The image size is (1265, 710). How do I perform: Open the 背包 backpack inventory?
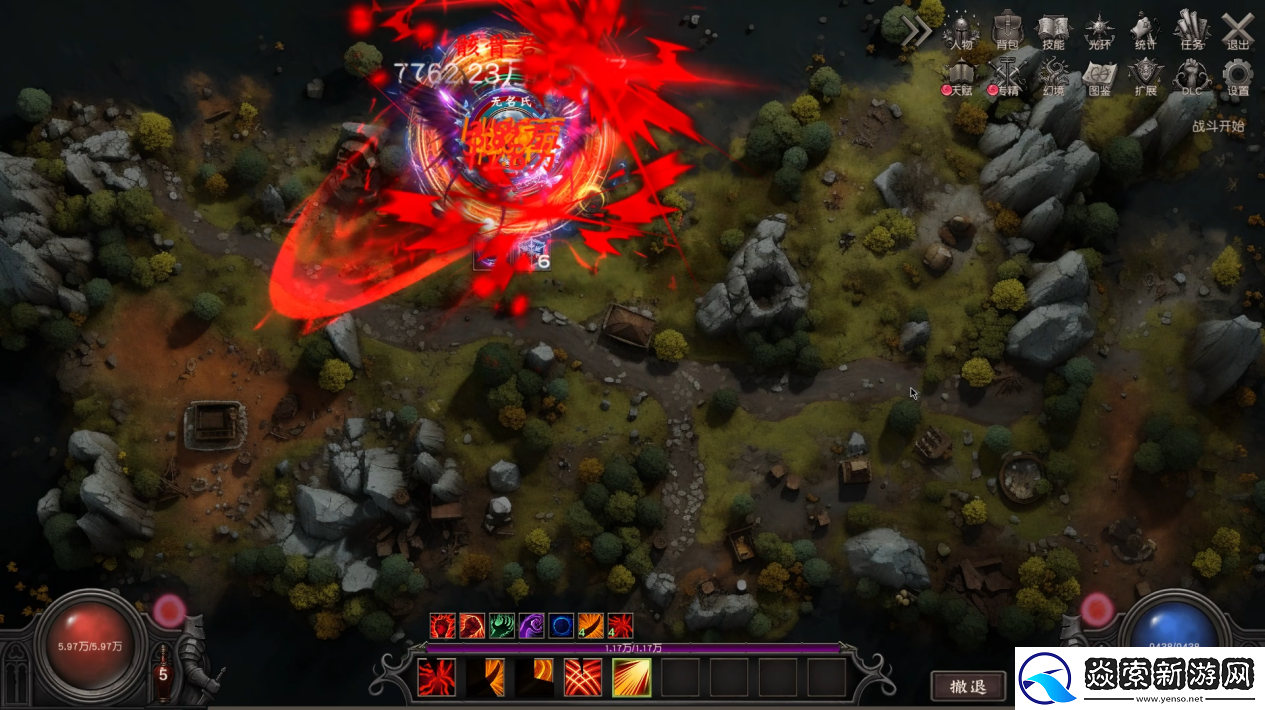pyautogui.click(x=1007, y=30)
